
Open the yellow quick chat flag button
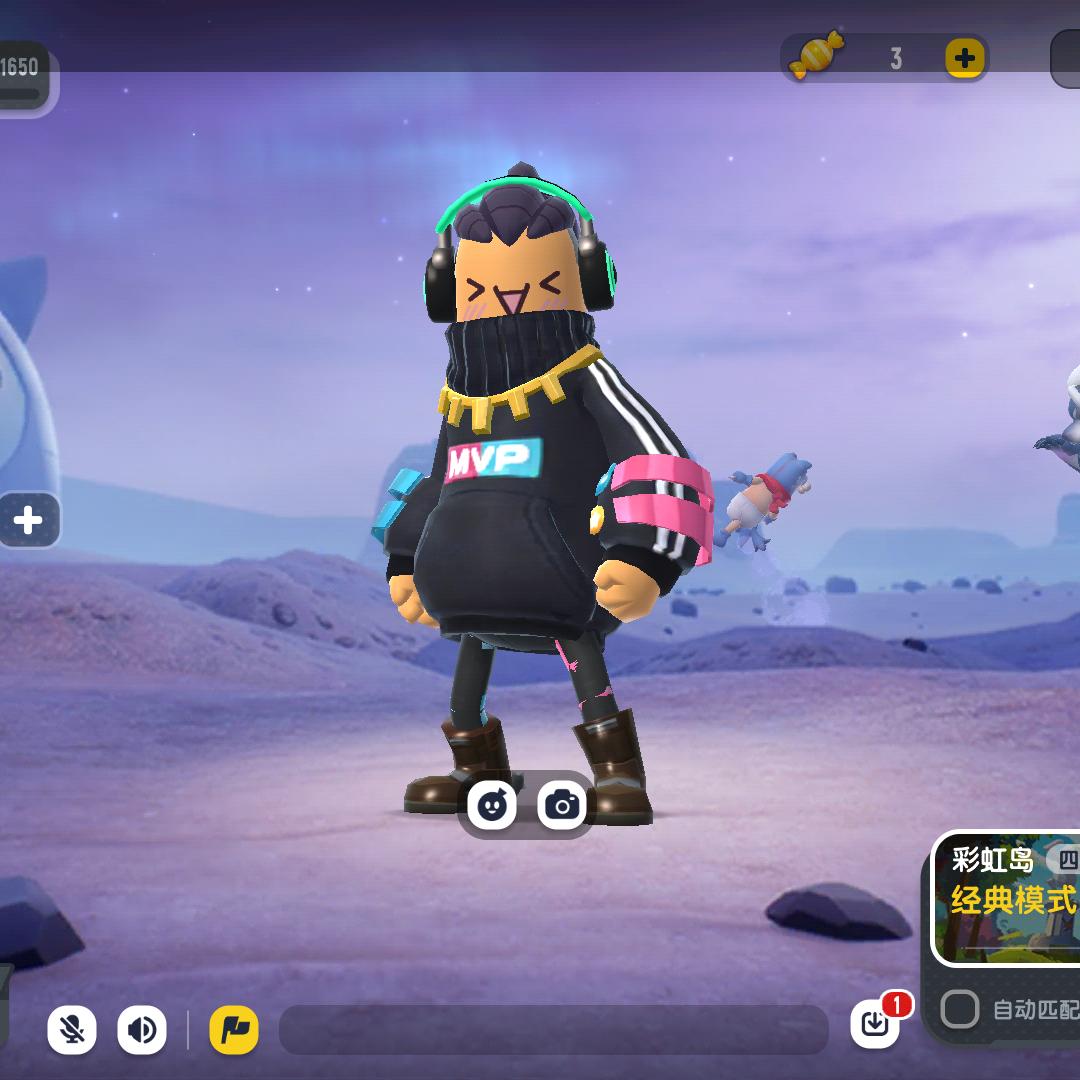point(234,1030)
